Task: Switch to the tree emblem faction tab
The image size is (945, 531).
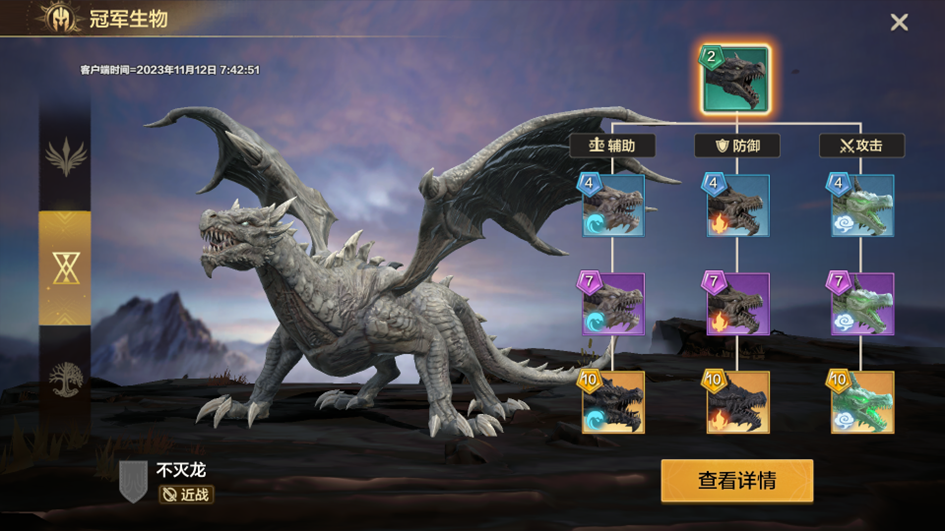Action: (x=65, y=381)
